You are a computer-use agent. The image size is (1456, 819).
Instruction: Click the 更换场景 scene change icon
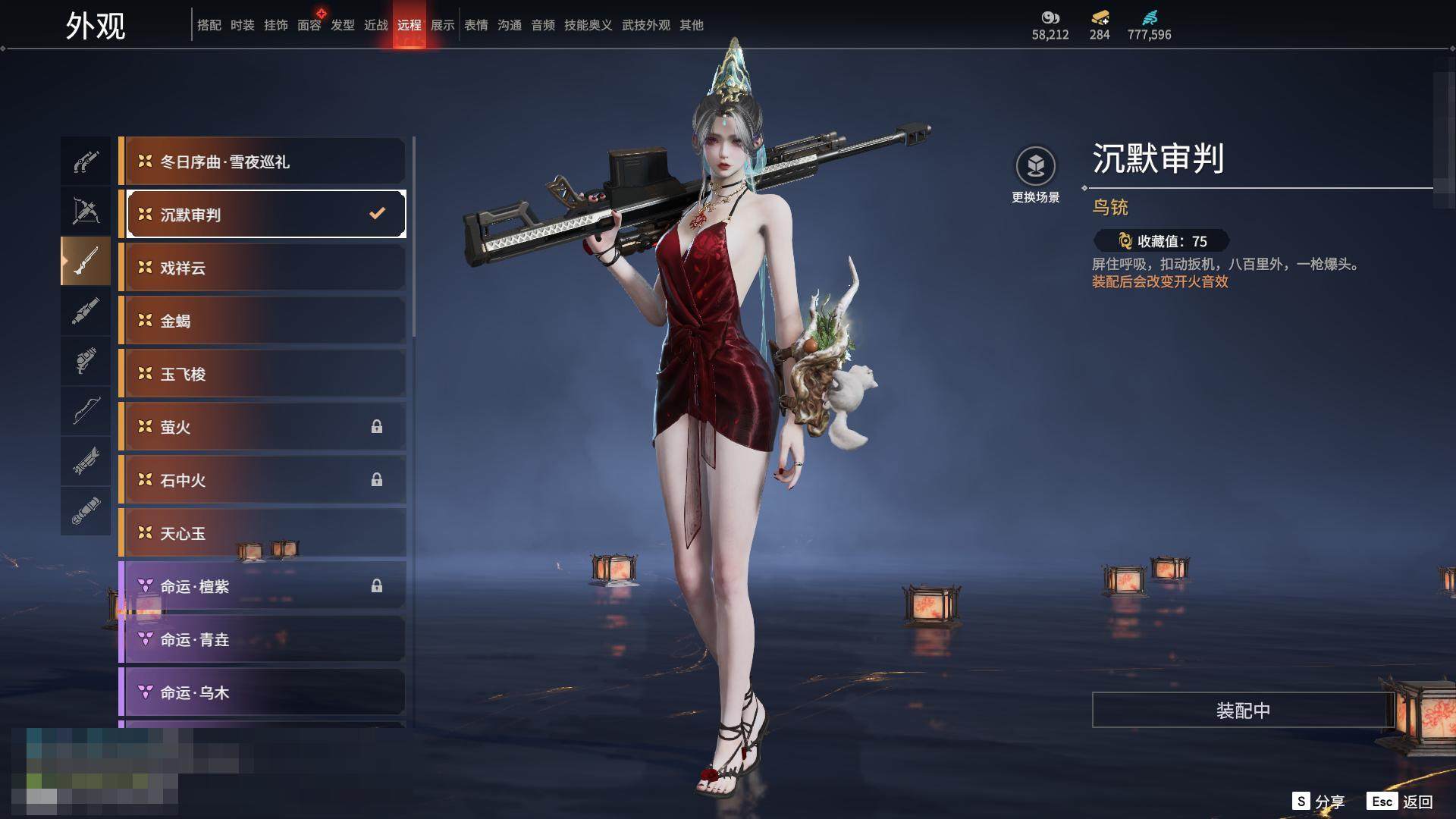(x=1036, y=167)
